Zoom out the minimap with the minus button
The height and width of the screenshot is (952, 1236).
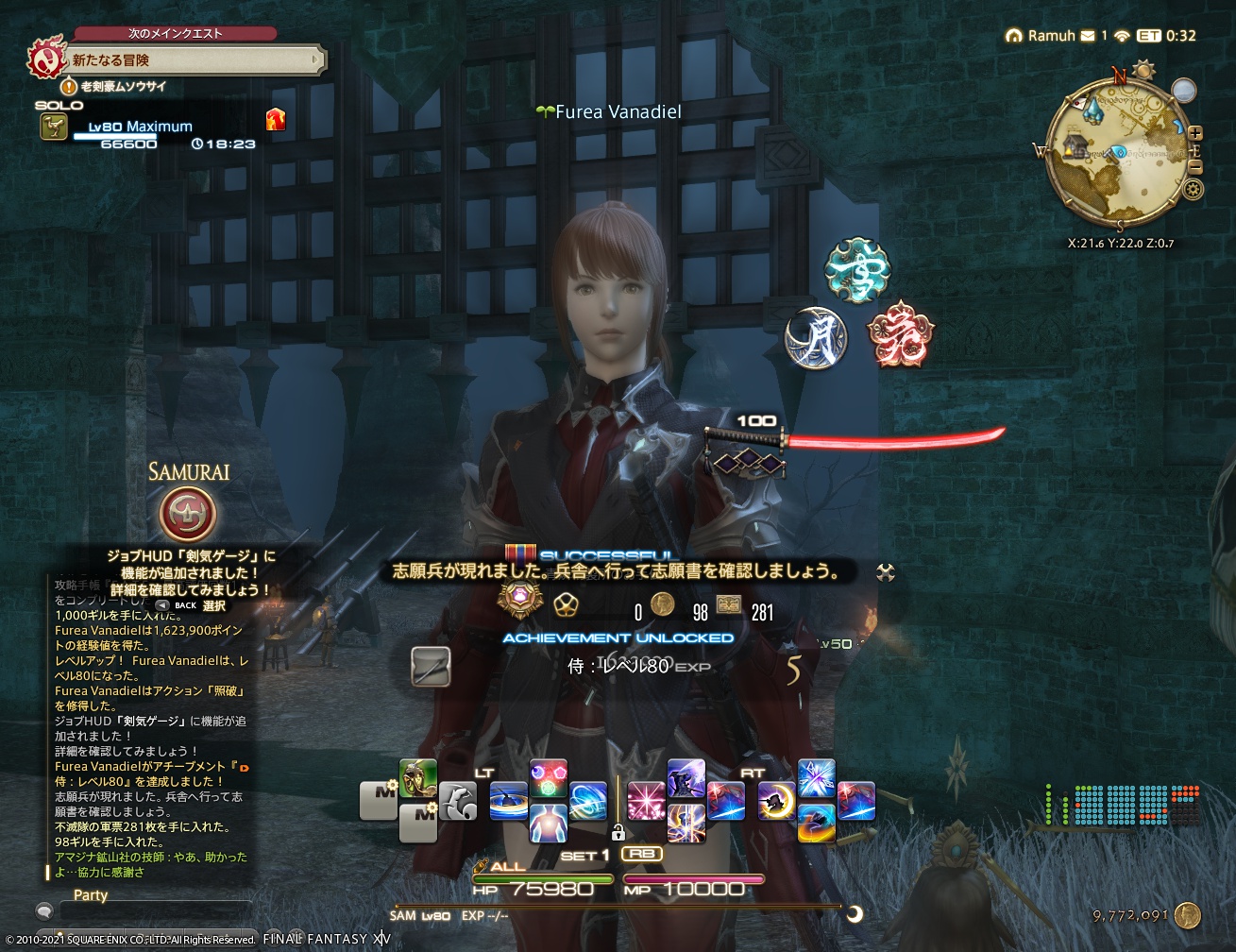pyautogui.click(x=1195, y=165)
